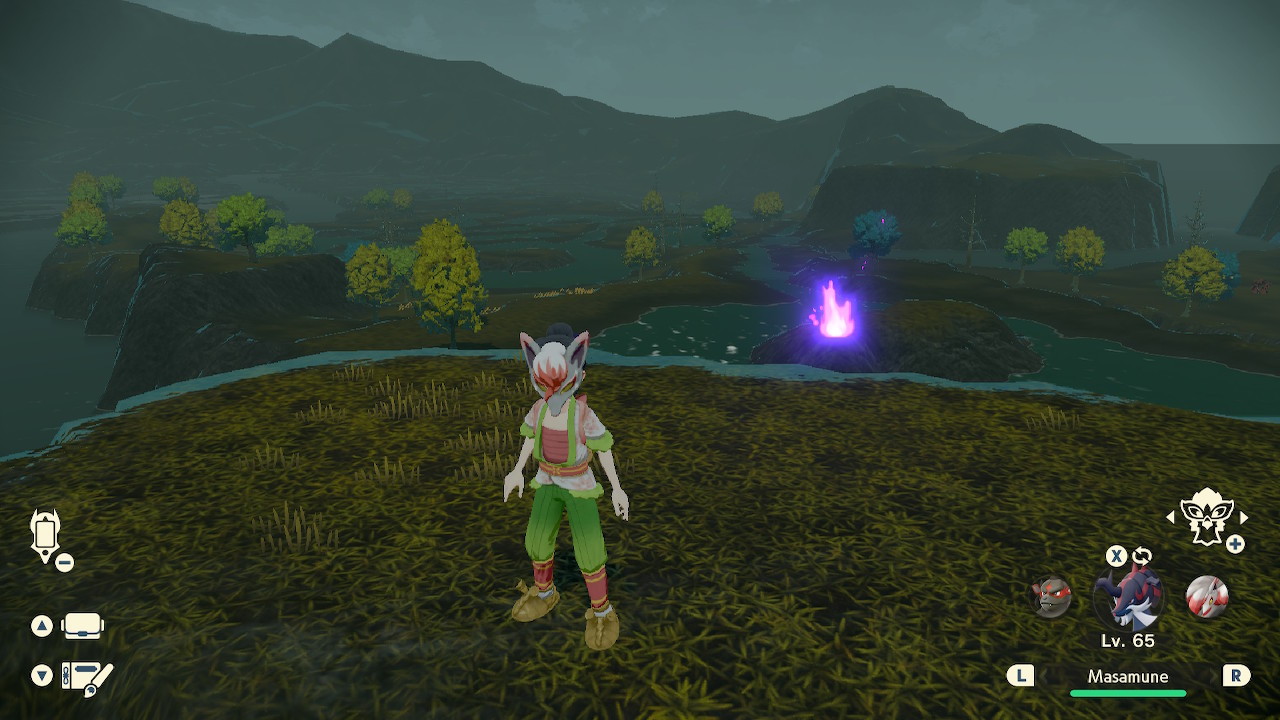The image size is (1280, 720).
Task: Open the satchel bag icon
Action: click(x=83, y=627)
